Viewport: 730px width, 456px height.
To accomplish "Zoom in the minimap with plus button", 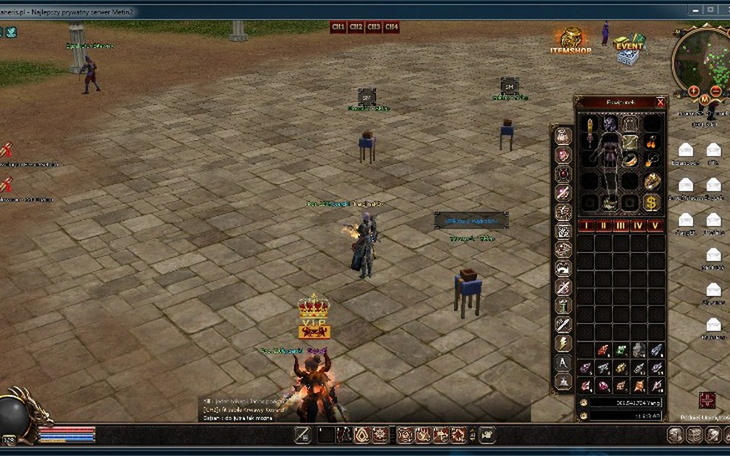I will tap(694, 91).
